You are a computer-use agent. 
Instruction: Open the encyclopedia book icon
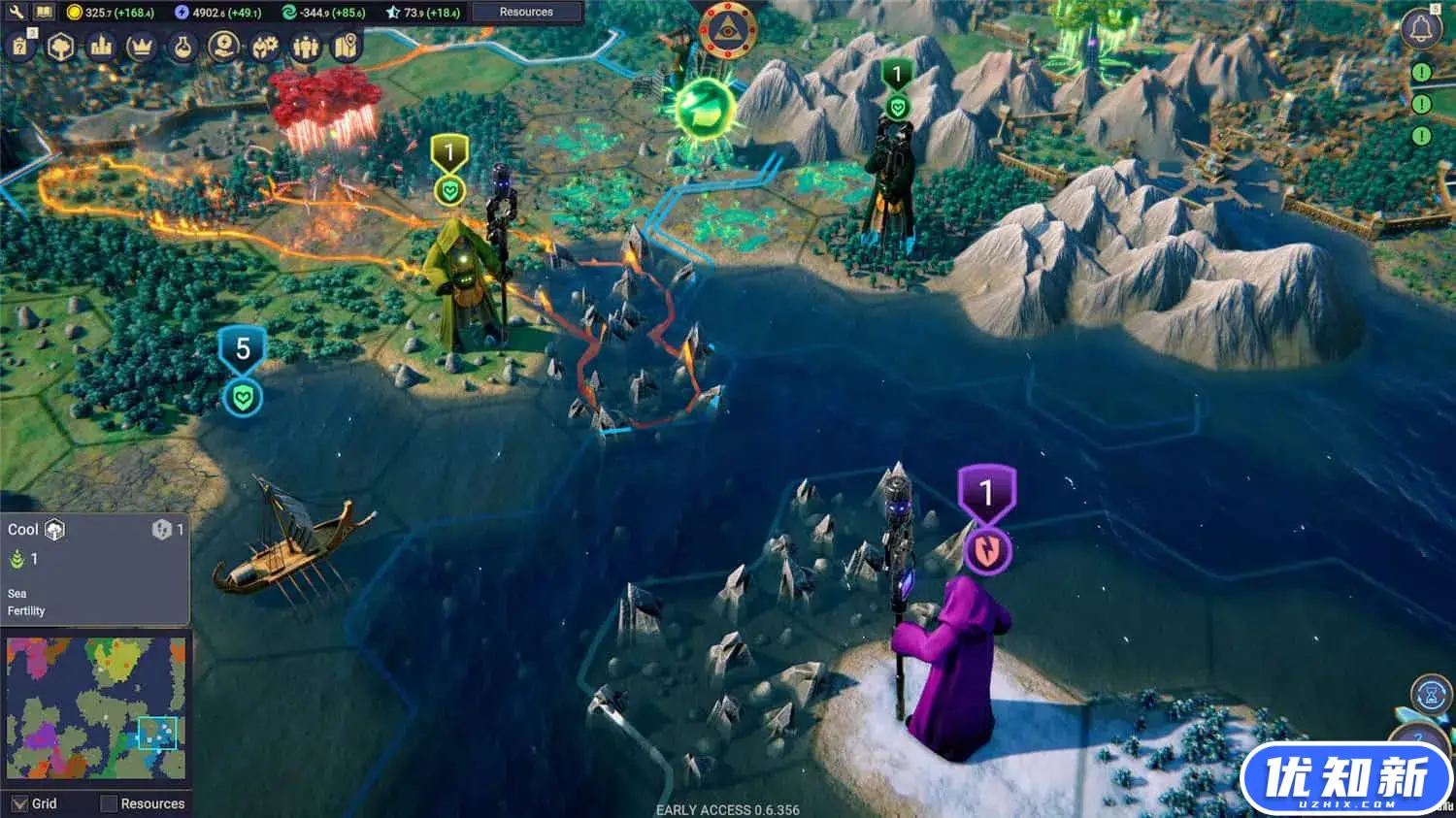click(44, 13)
